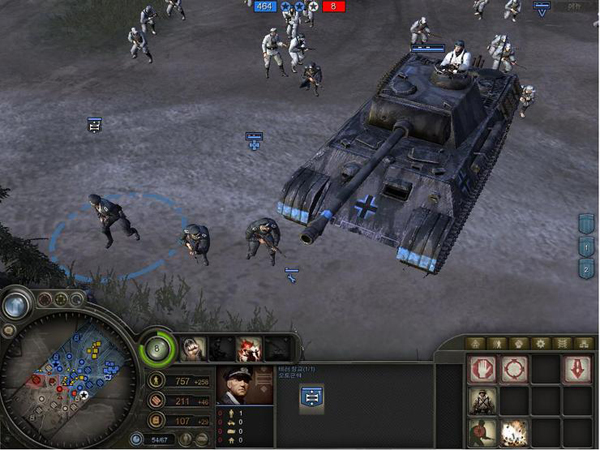Select the soldier-with-target ability icon
This screenshot has height=450, width=600.
pos(484,433)
